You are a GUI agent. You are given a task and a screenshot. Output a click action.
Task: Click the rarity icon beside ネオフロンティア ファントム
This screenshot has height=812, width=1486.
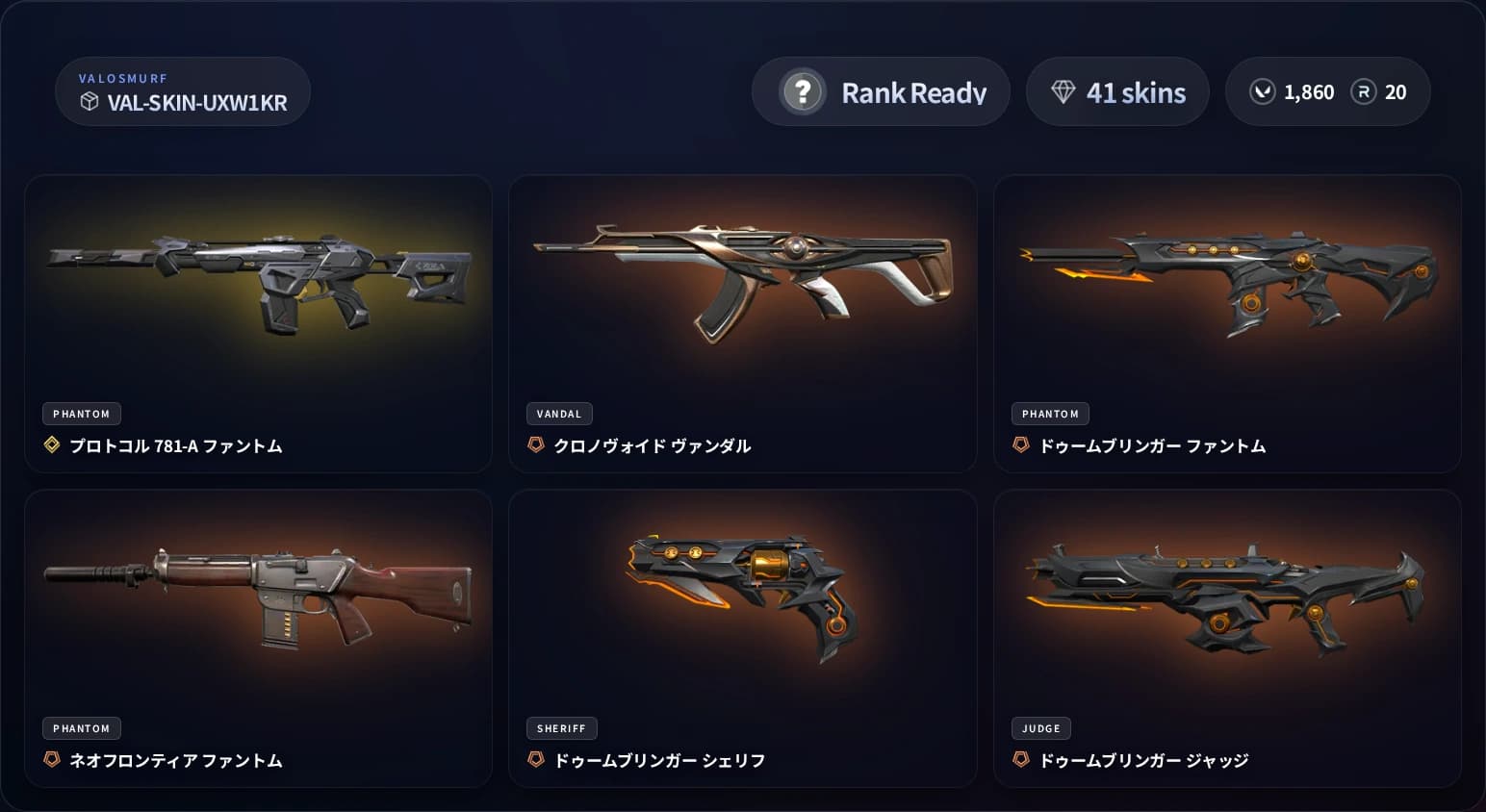coord(51,760)
